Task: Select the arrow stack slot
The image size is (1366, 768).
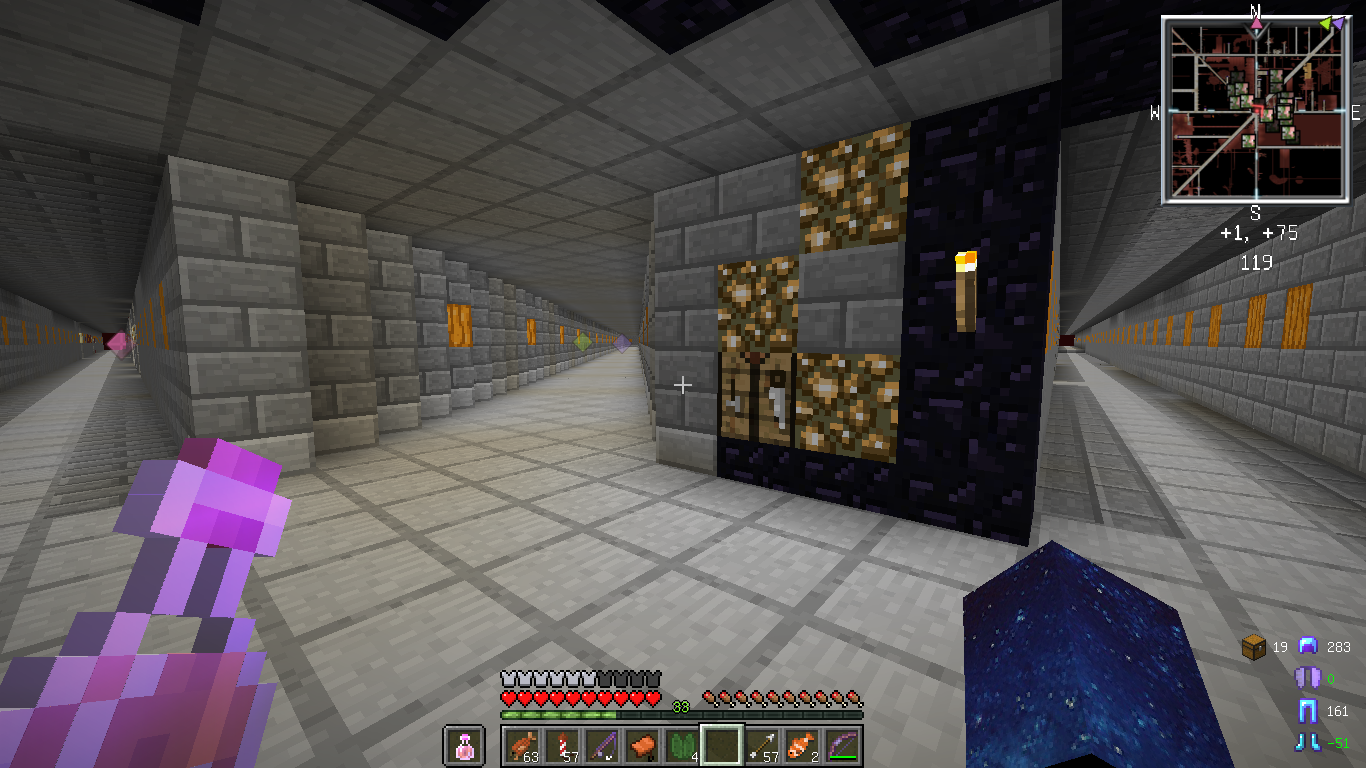Action: pos(761,746)
